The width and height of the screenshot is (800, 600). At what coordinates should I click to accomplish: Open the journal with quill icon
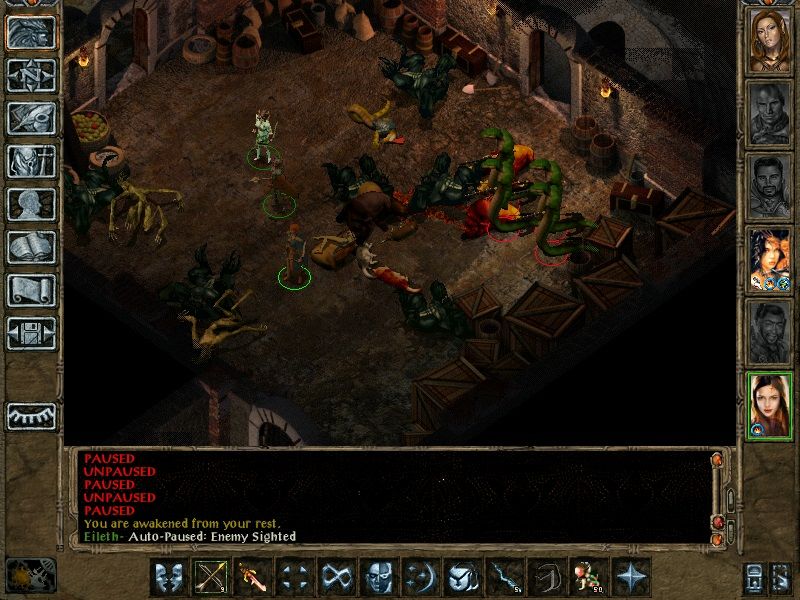pos(31,118)
